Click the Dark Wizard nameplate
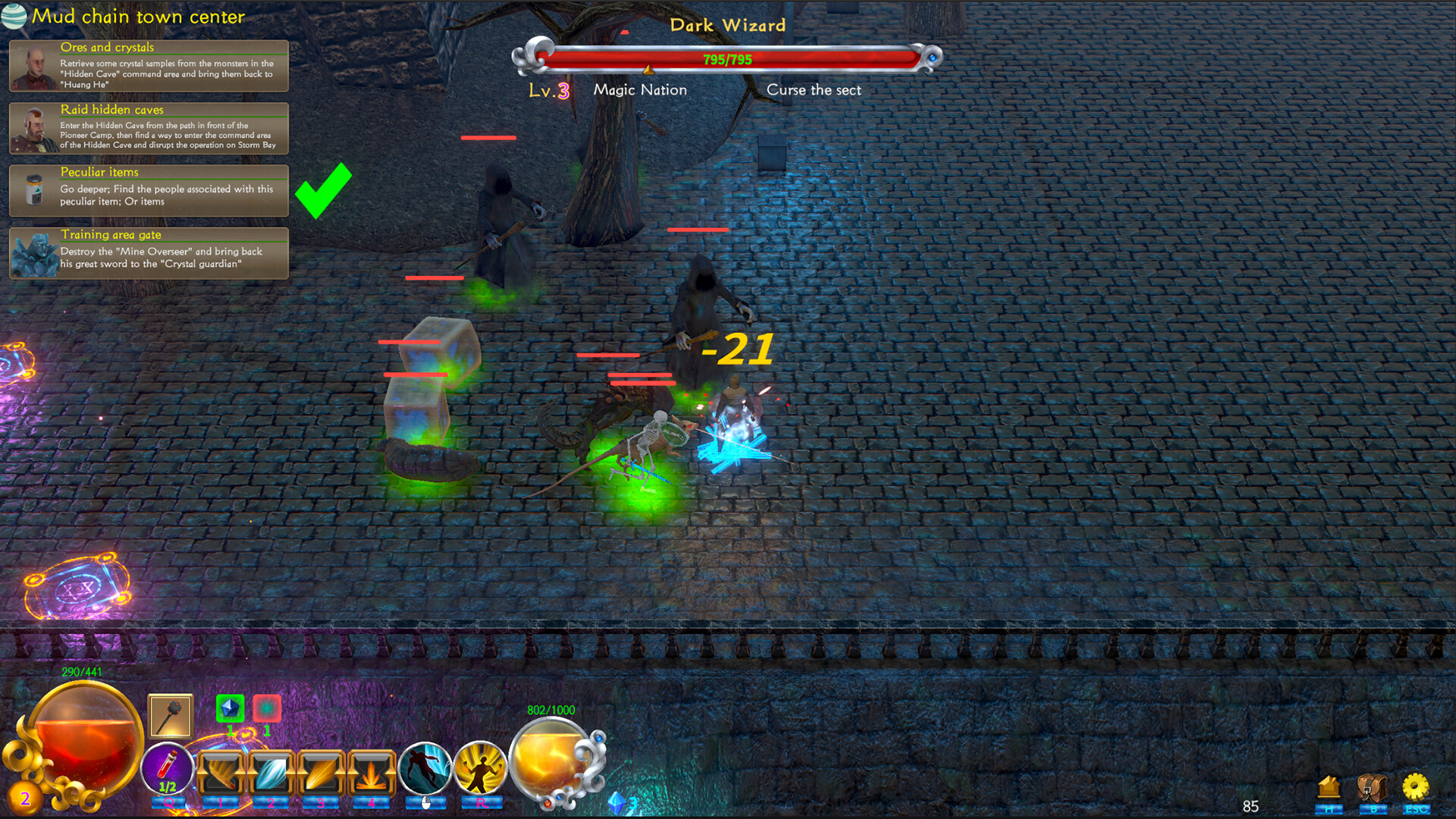The width and height of the screenshot is (1456, 819). 727,25
